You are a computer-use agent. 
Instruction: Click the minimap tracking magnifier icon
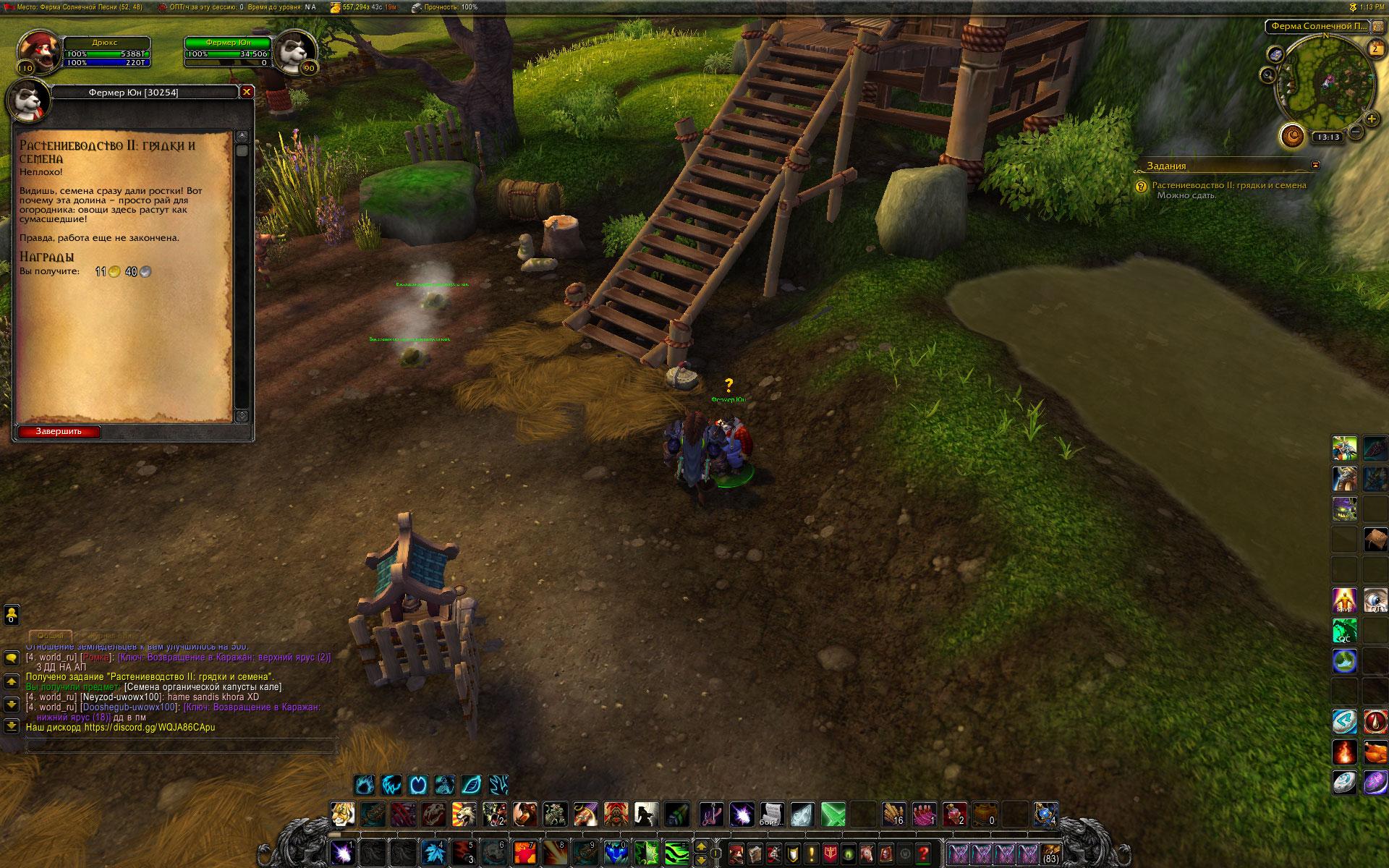1267,75
